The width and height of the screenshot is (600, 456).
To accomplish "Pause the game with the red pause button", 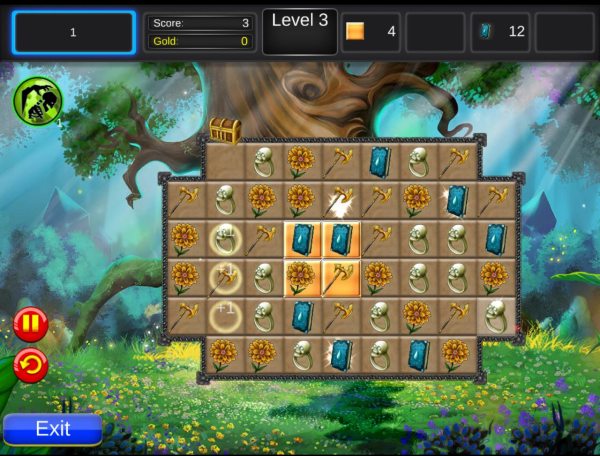I will click(30, 325).
